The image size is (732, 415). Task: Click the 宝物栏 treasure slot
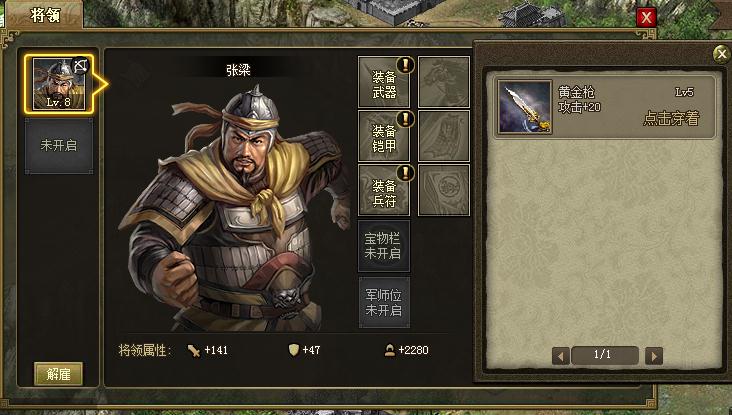pos(384,246)
